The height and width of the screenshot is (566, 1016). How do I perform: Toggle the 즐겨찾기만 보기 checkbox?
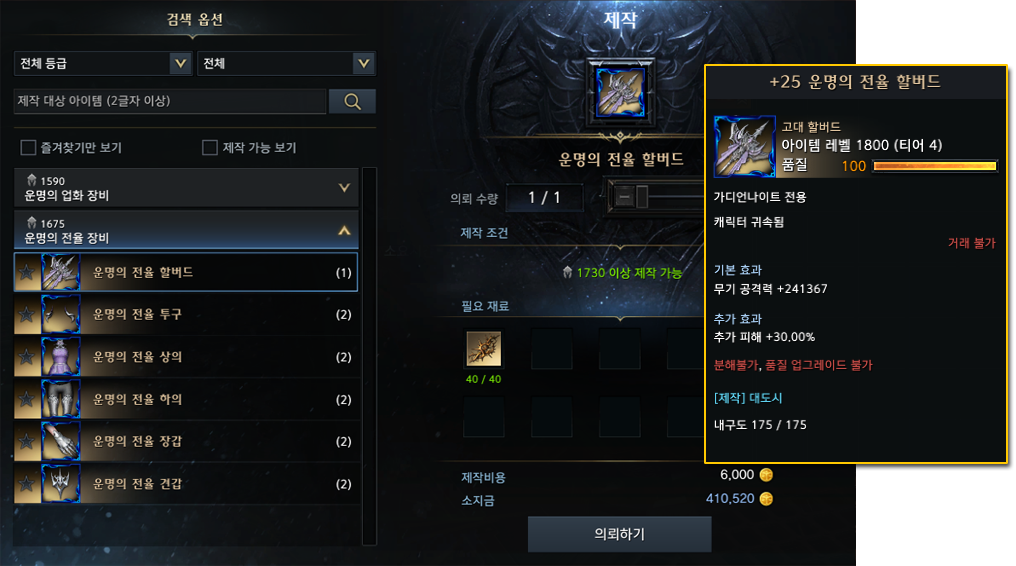29,148
